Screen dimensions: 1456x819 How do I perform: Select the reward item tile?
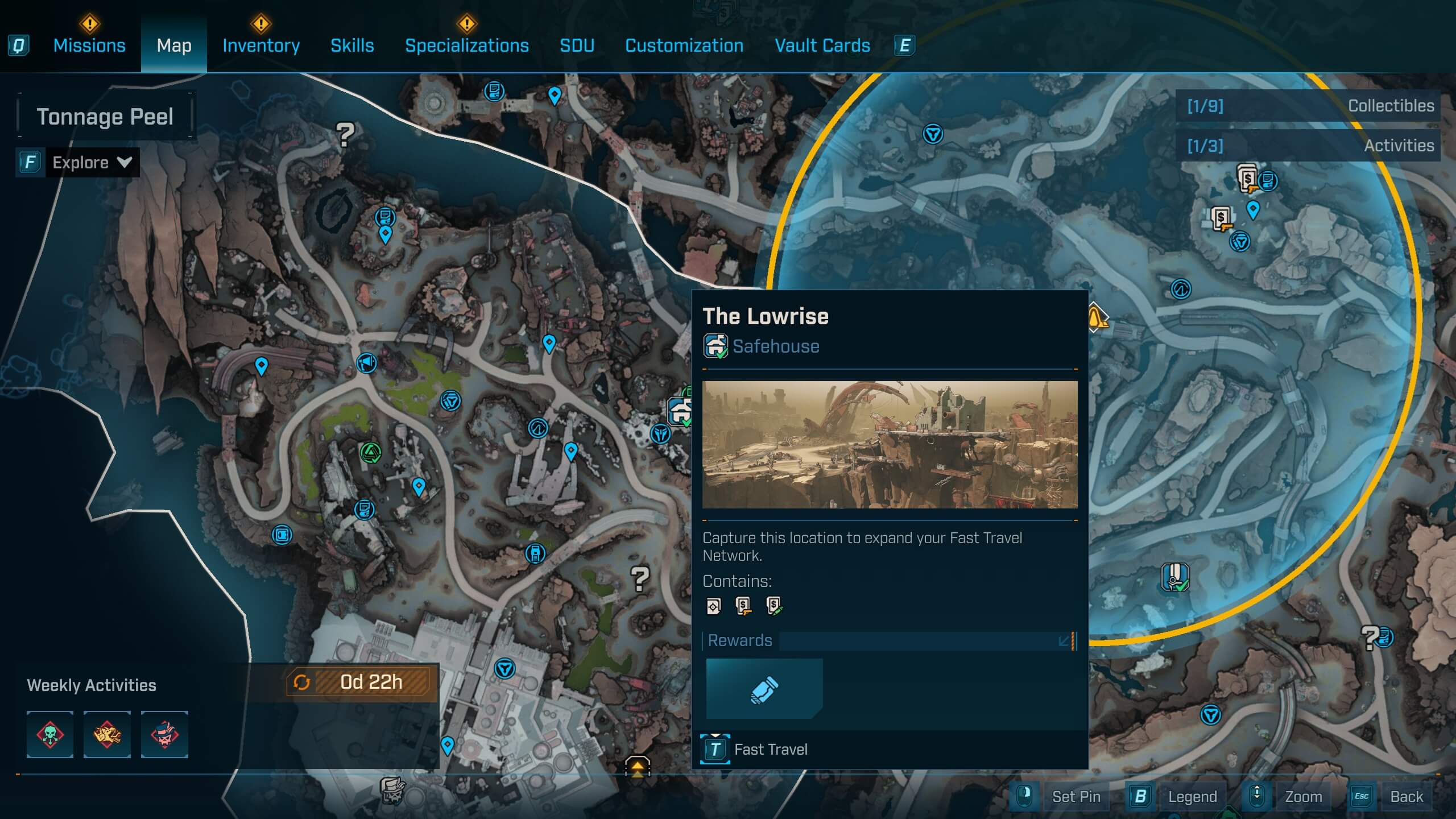[764, 689]
